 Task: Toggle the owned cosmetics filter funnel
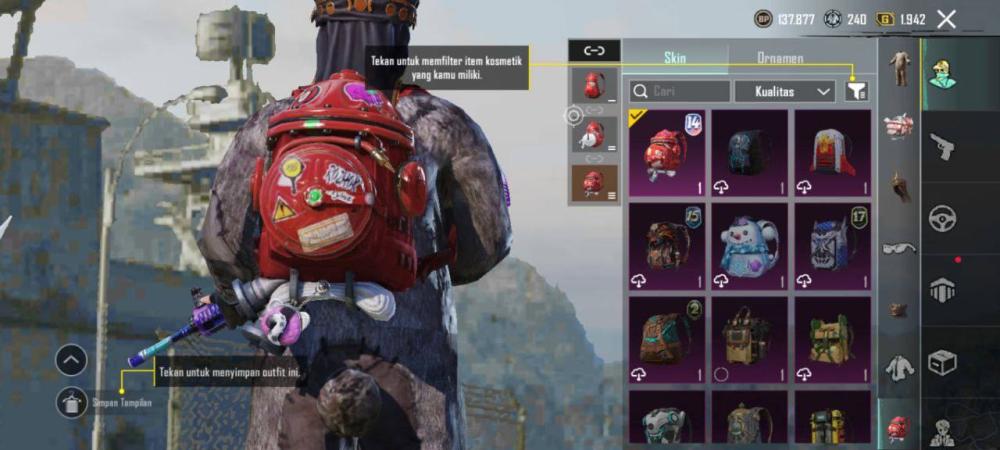click(x=856, y=91)
